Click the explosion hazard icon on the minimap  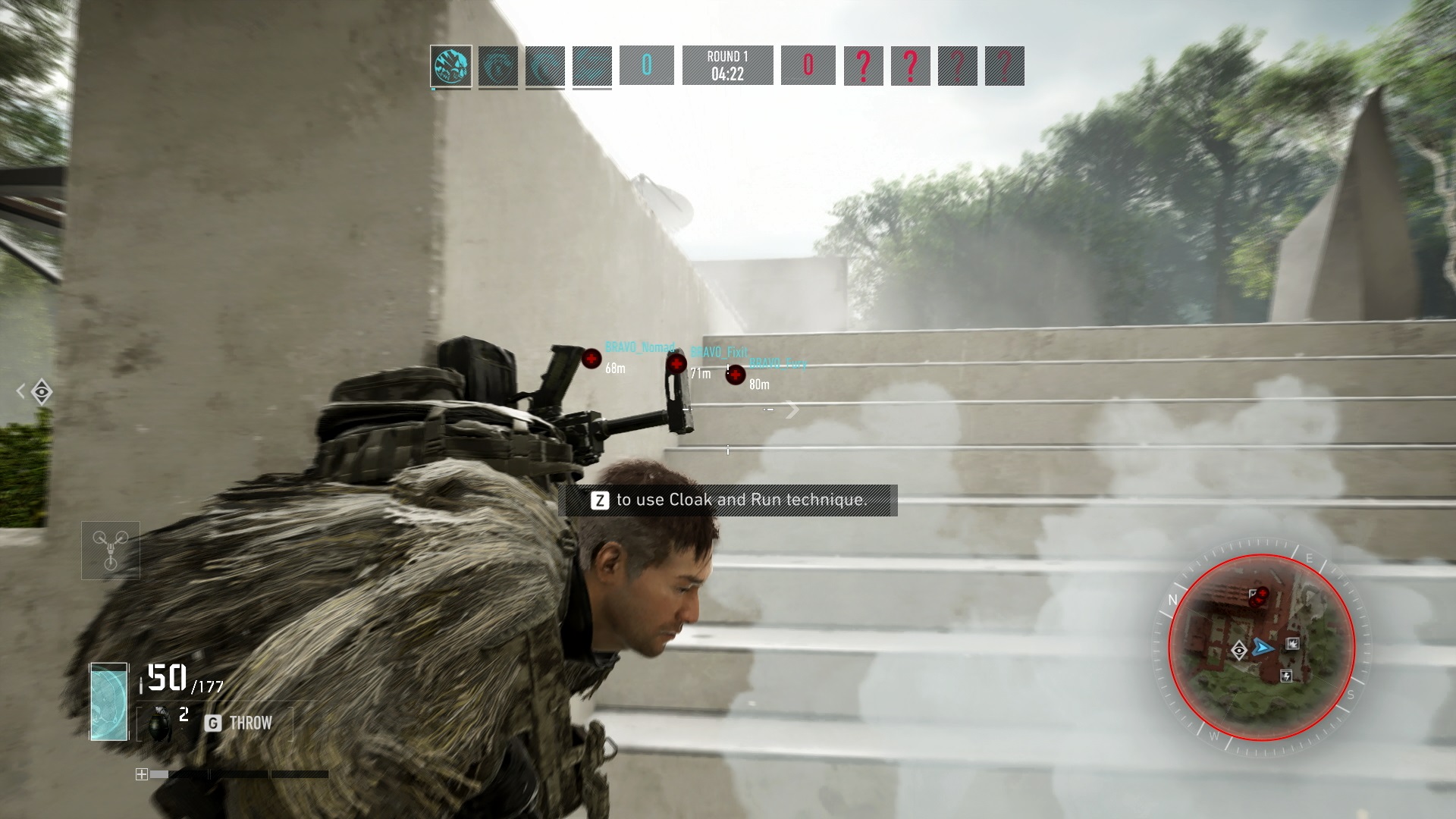[x=1292, y=645]
